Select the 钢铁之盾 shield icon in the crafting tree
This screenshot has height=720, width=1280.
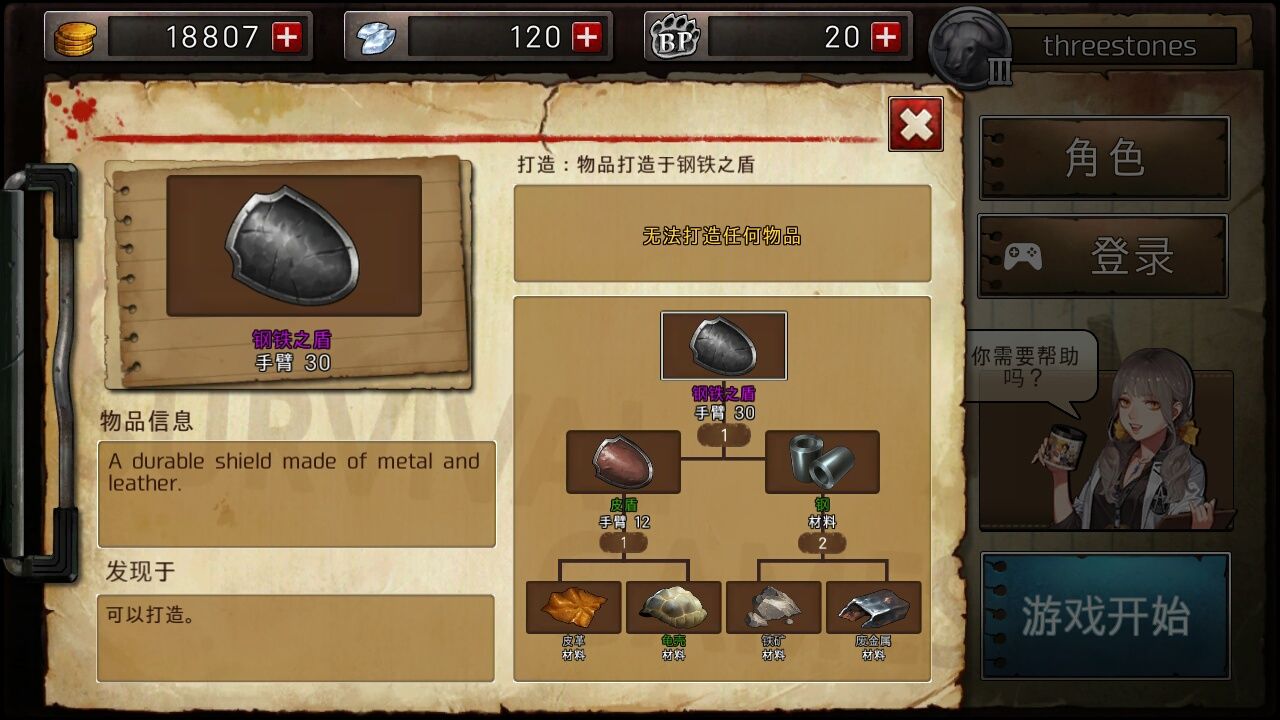[x=724, y=346]
